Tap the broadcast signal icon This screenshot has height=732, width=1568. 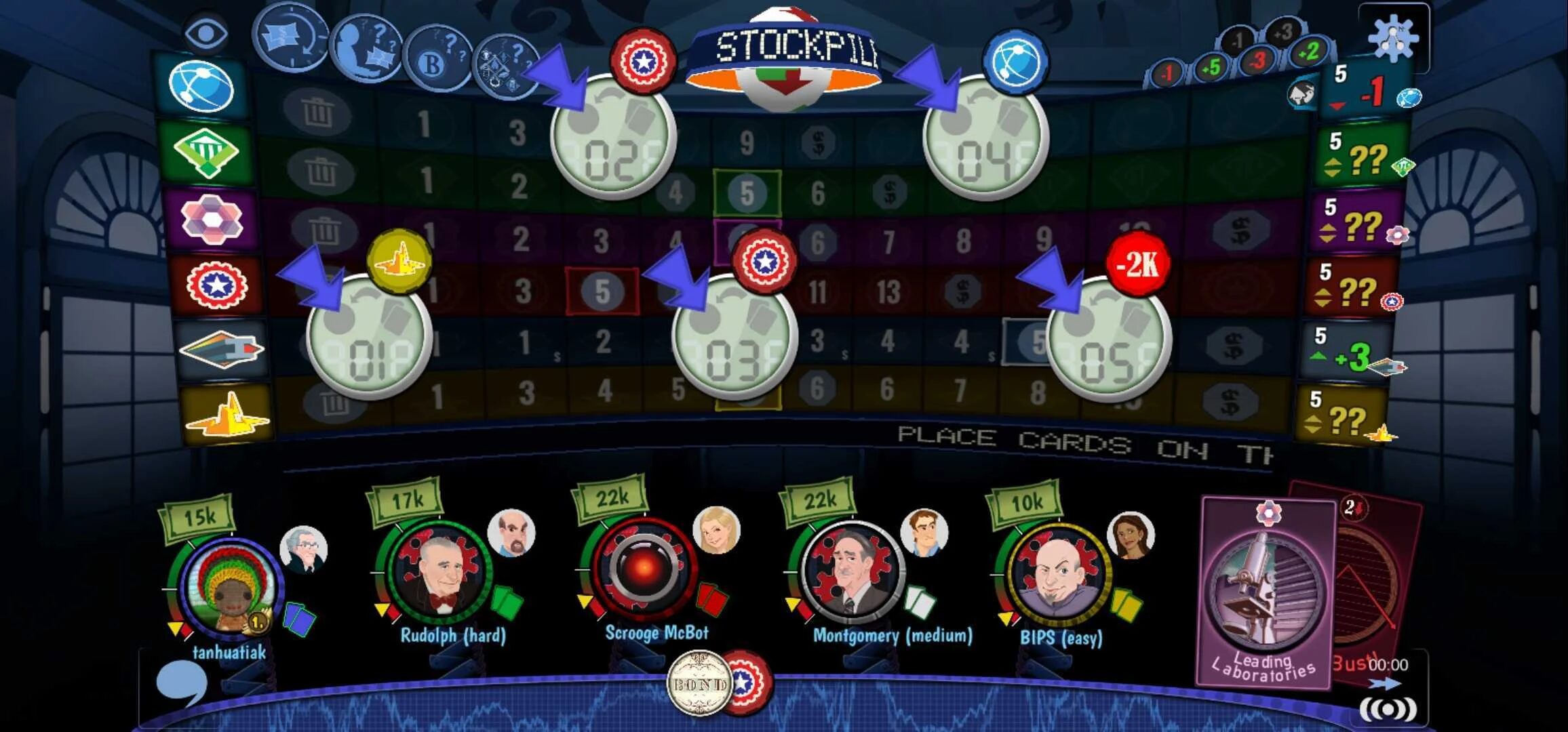tap(1388, 709)
